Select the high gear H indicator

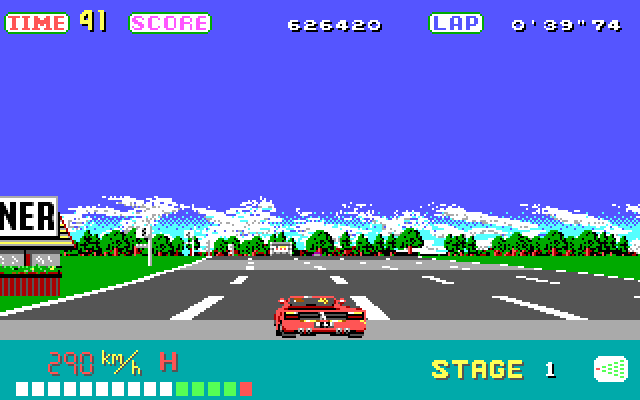coord(169,361)
